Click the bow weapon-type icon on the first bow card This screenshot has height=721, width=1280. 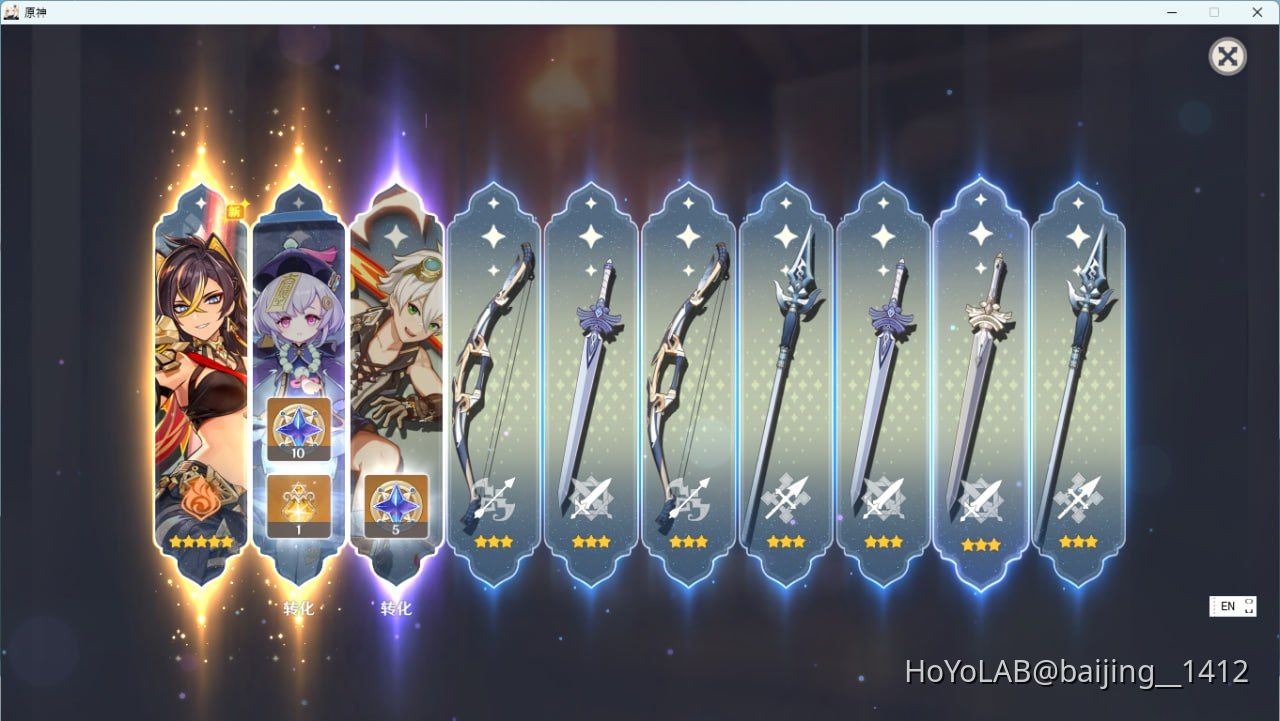click(x=492, y=495)
